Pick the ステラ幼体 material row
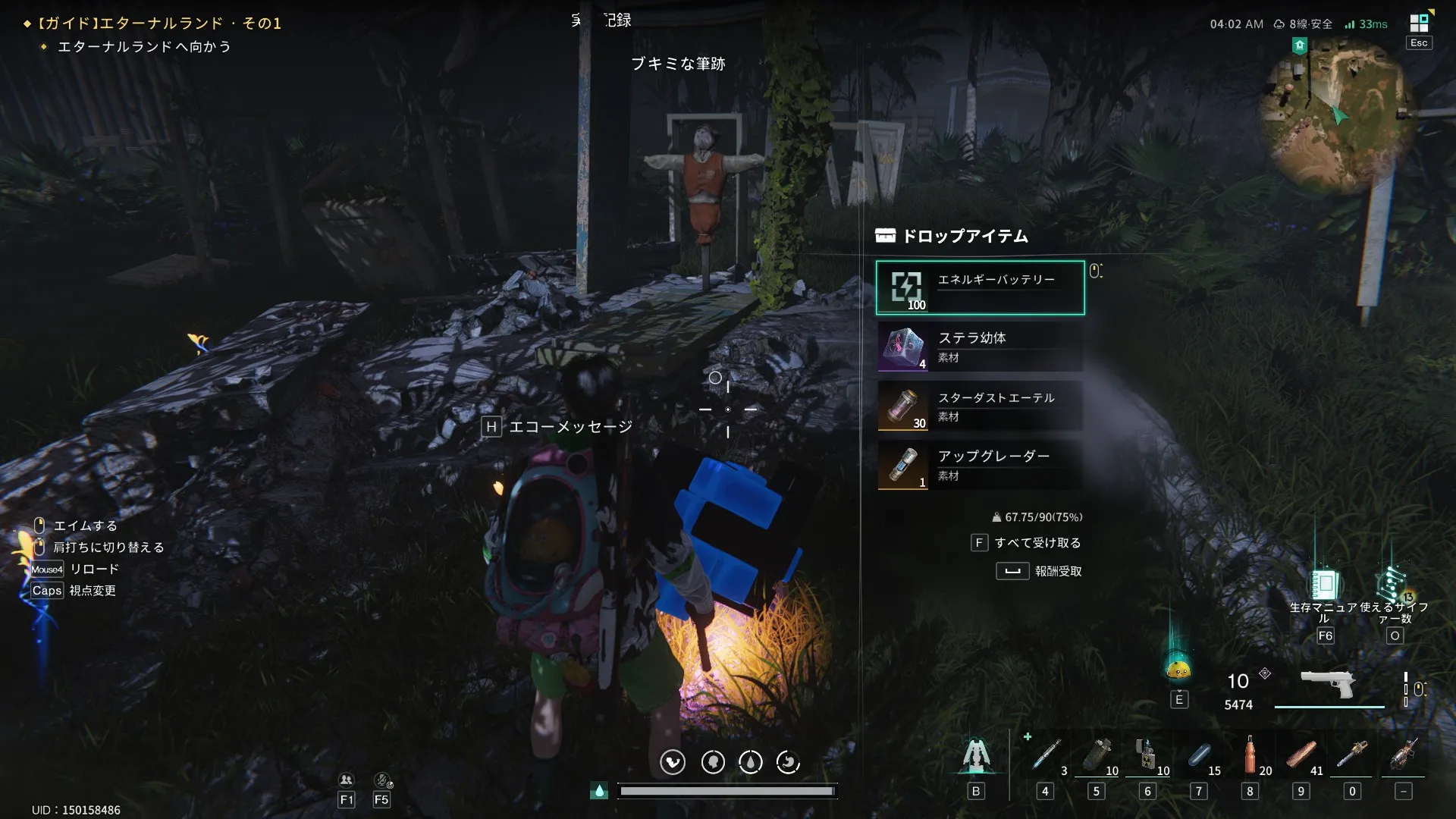Image resolution: width=1456 pixels, height=819 pixels. point(980,347)
